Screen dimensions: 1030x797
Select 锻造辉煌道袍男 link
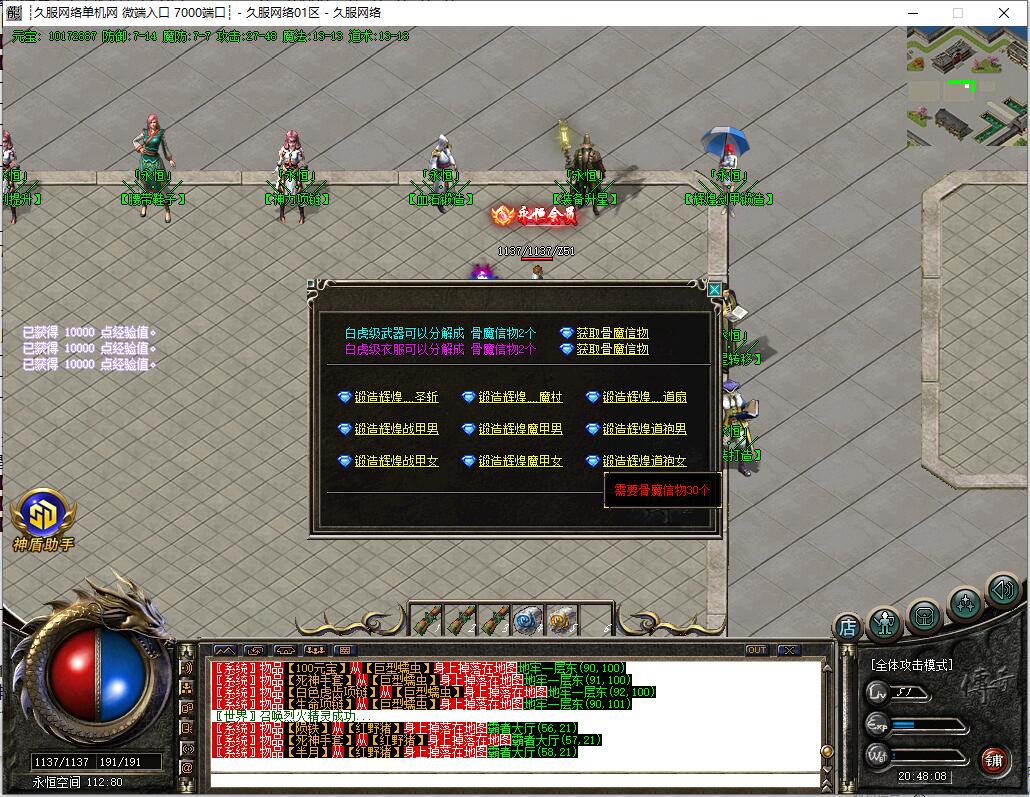(644, 429)
